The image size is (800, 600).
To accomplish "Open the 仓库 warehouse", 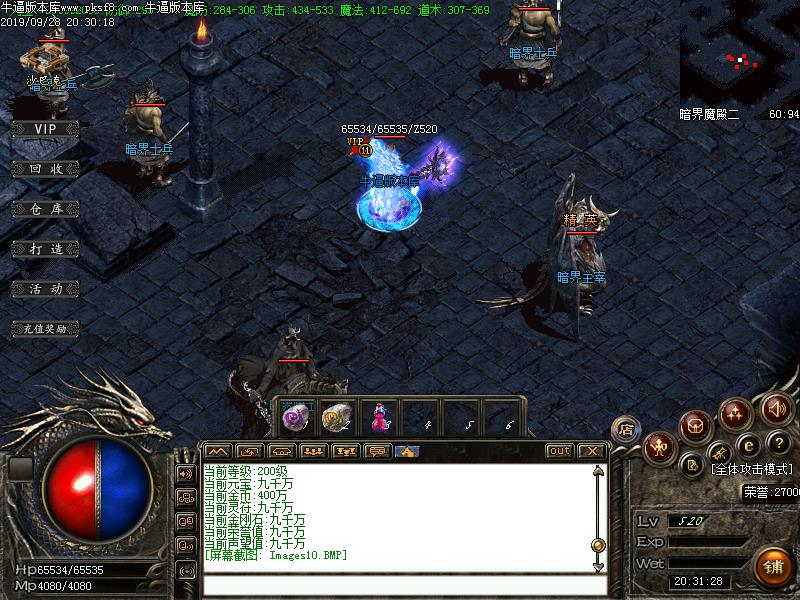I will tap(44, 209).
